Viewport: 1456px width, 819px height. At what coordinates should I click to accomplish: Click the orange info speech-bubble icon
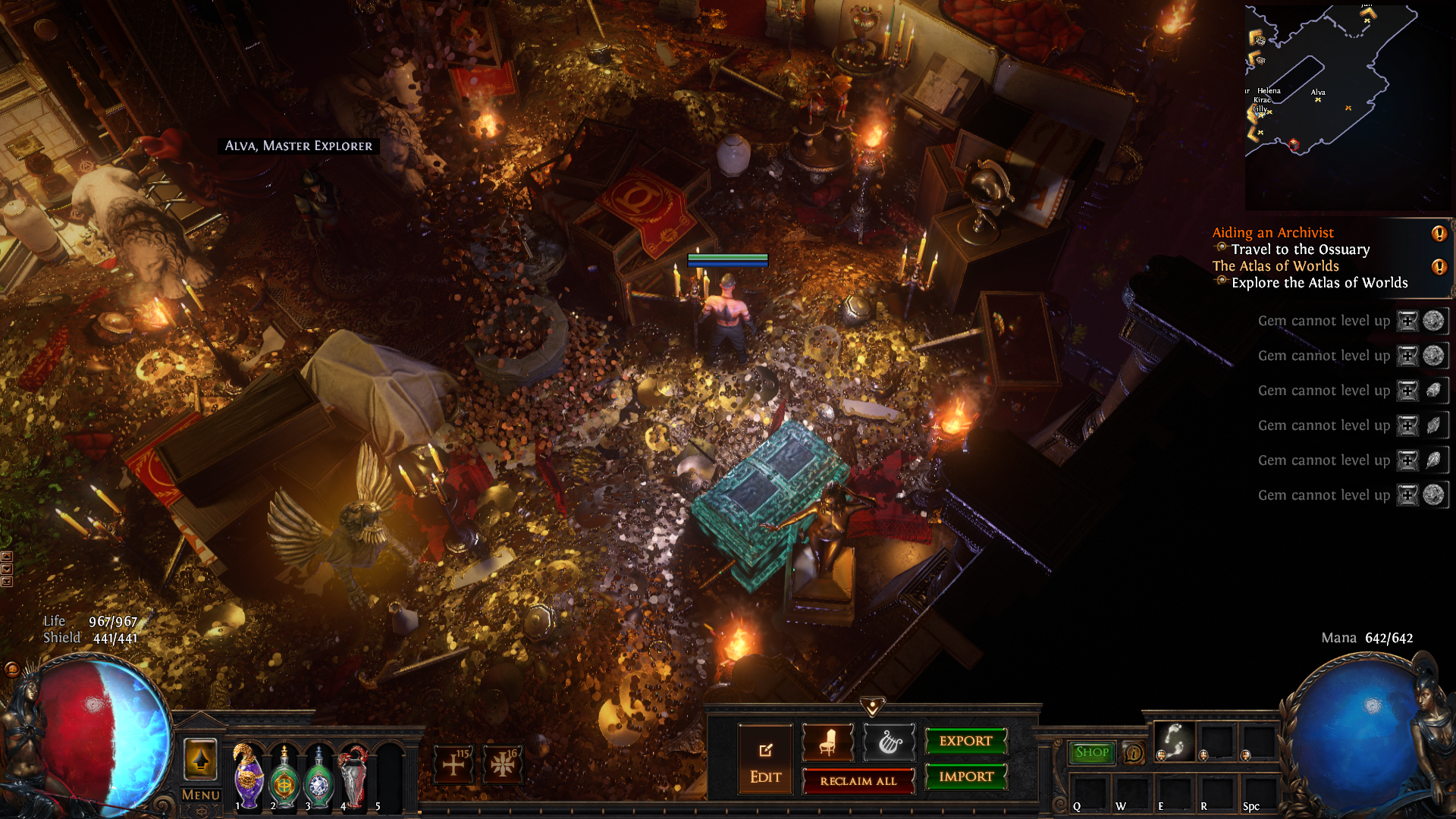click(x=1134, y=753)
